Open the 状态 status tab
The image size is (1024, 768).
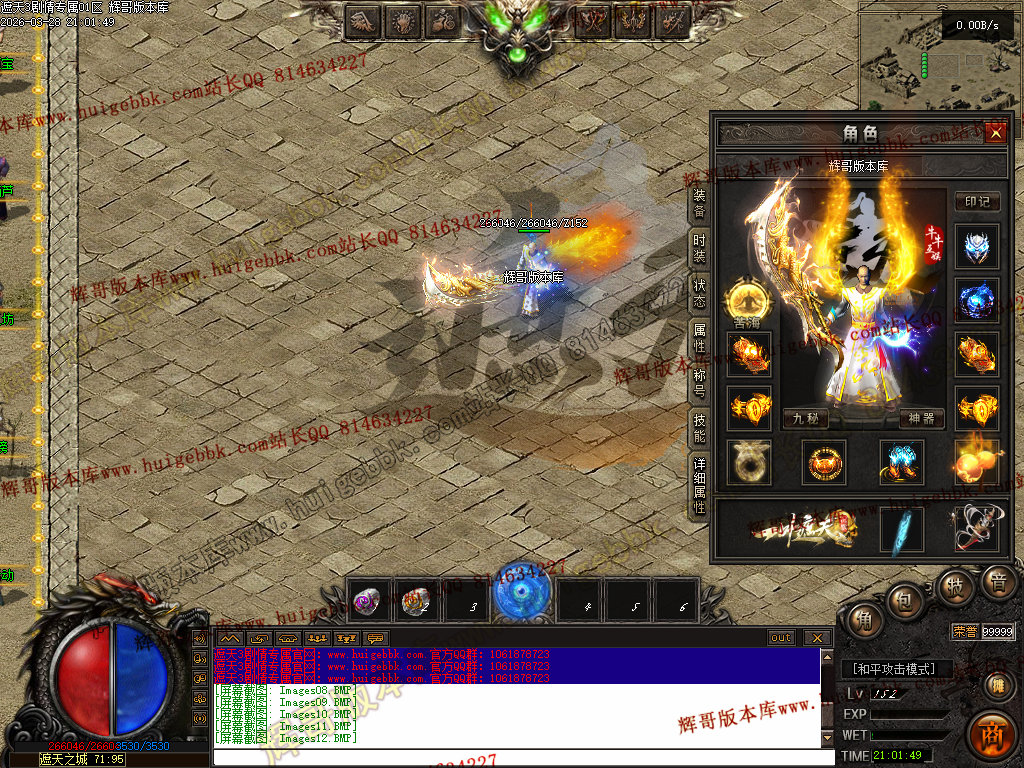click(x=700, y=292)
